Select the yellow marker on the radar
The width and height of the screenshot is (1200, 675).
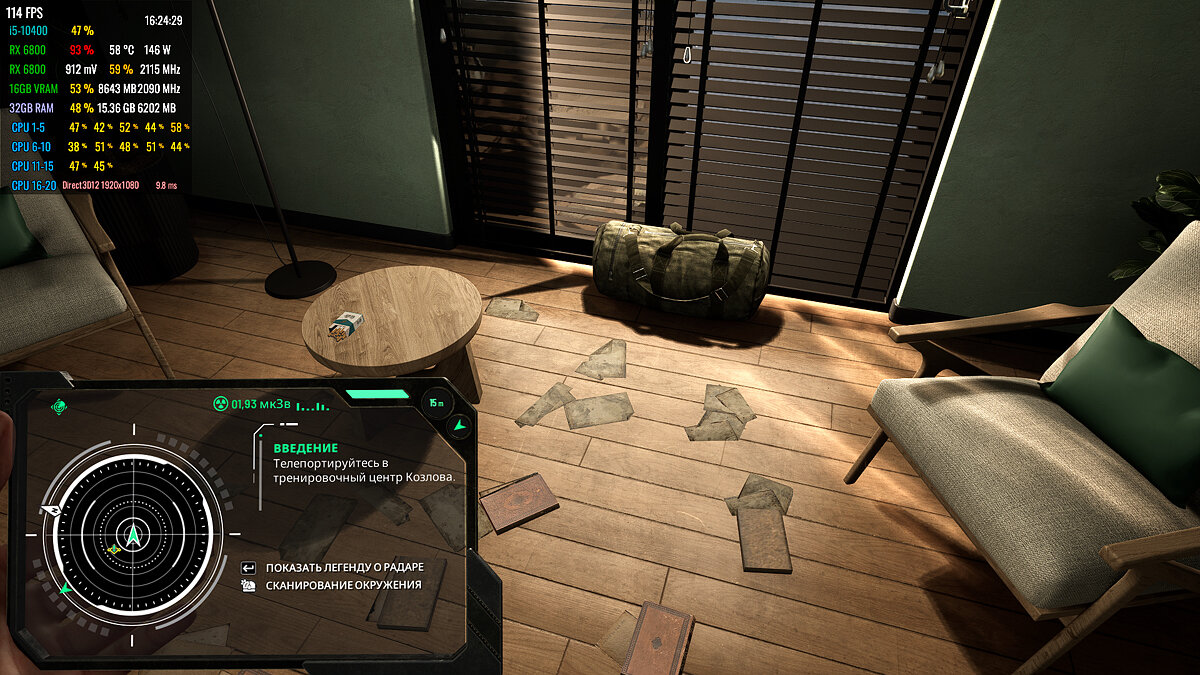[x=113, y=548]
